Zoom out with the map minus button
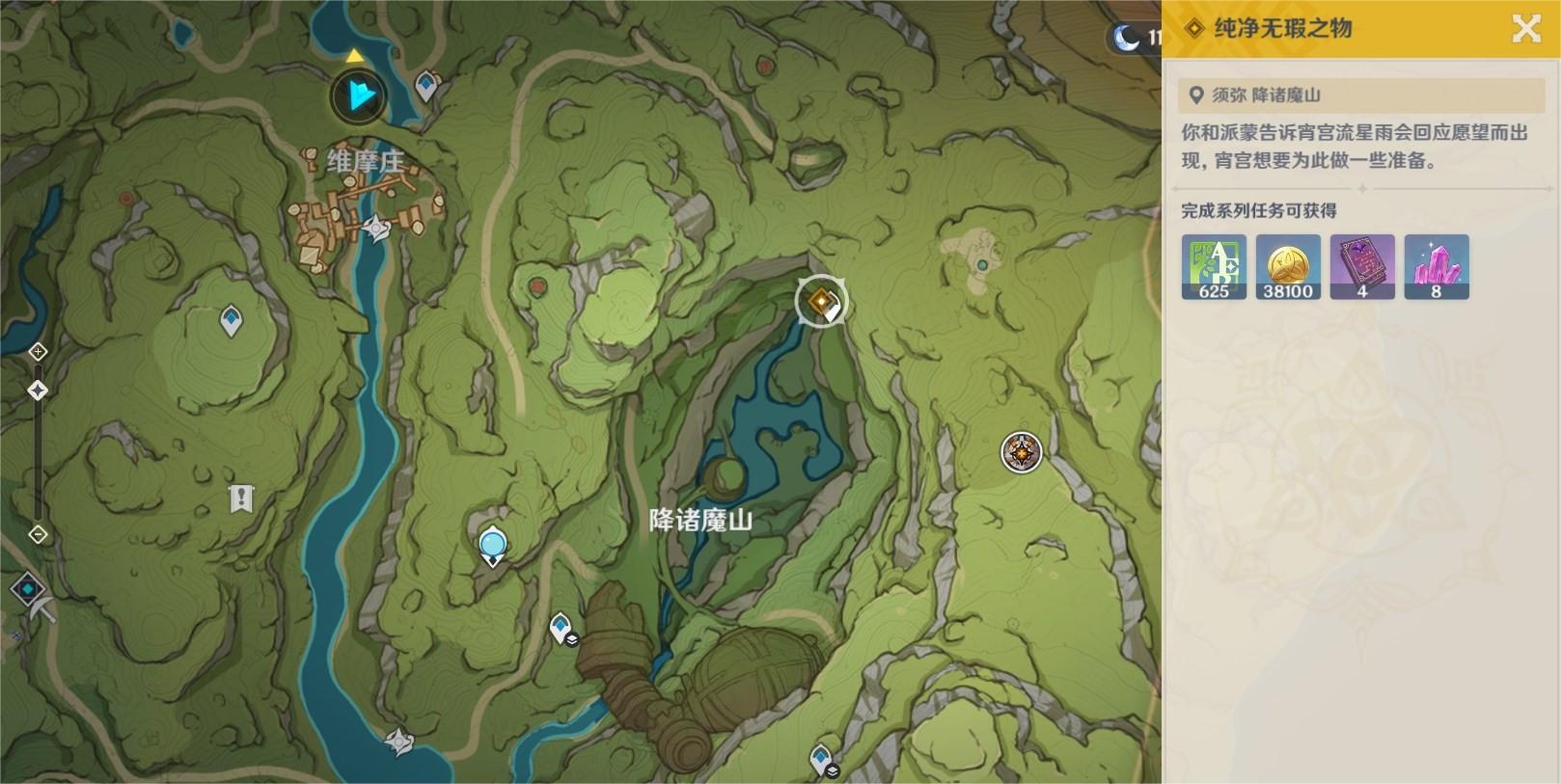This screenshot has height=784, width=1561. tap(38, 533)
